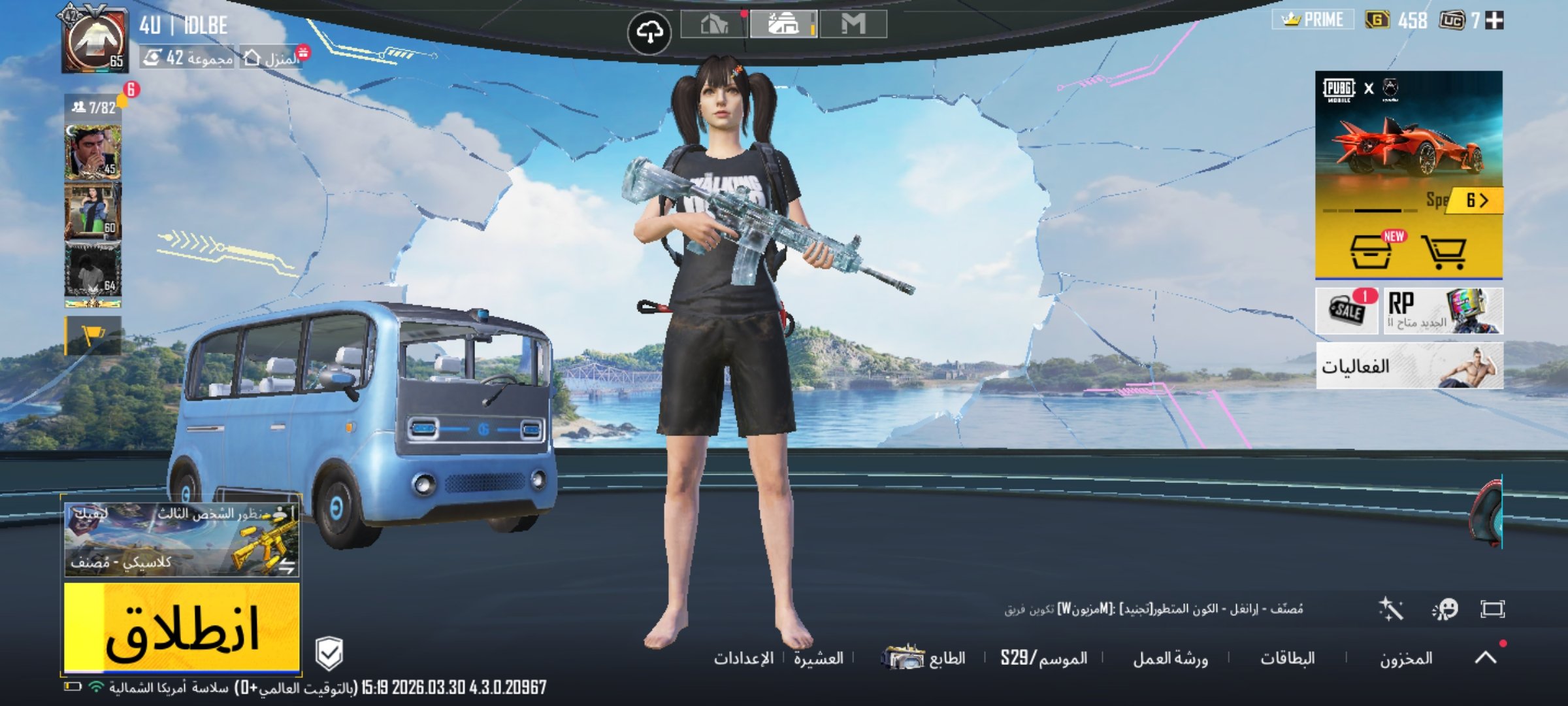Open the Events (الفعاليات) banner
Viewport: 1568px width, 706px height.
pyautogui.click(x=1409, y=366)
